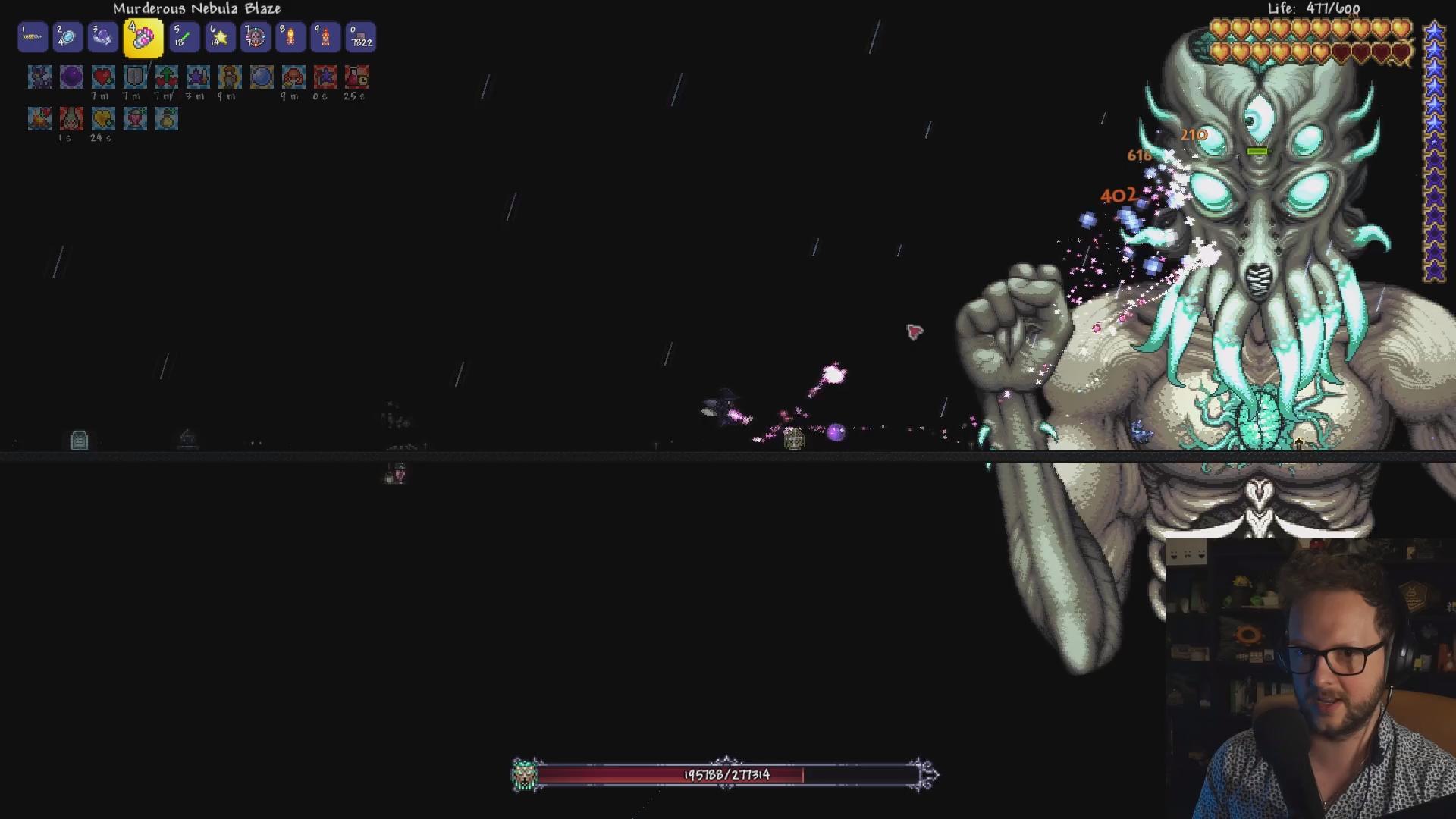Viewport: 1456px width, 819px height.
Task: Click the golden heart Honey buff icon
Action: [103, 118]
